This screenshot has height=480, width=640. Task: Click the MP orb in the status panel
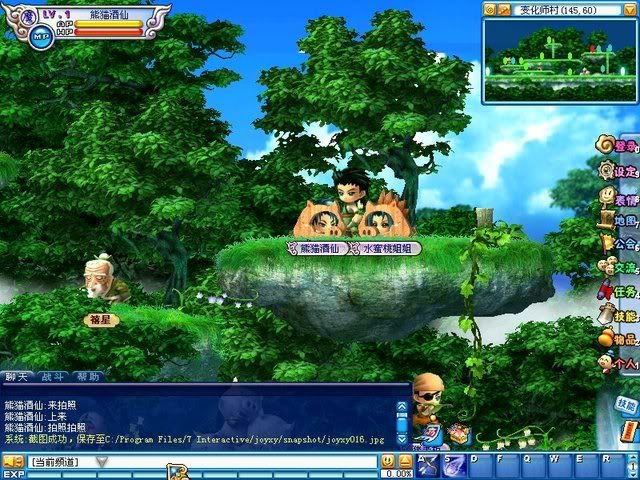[42, 36]
